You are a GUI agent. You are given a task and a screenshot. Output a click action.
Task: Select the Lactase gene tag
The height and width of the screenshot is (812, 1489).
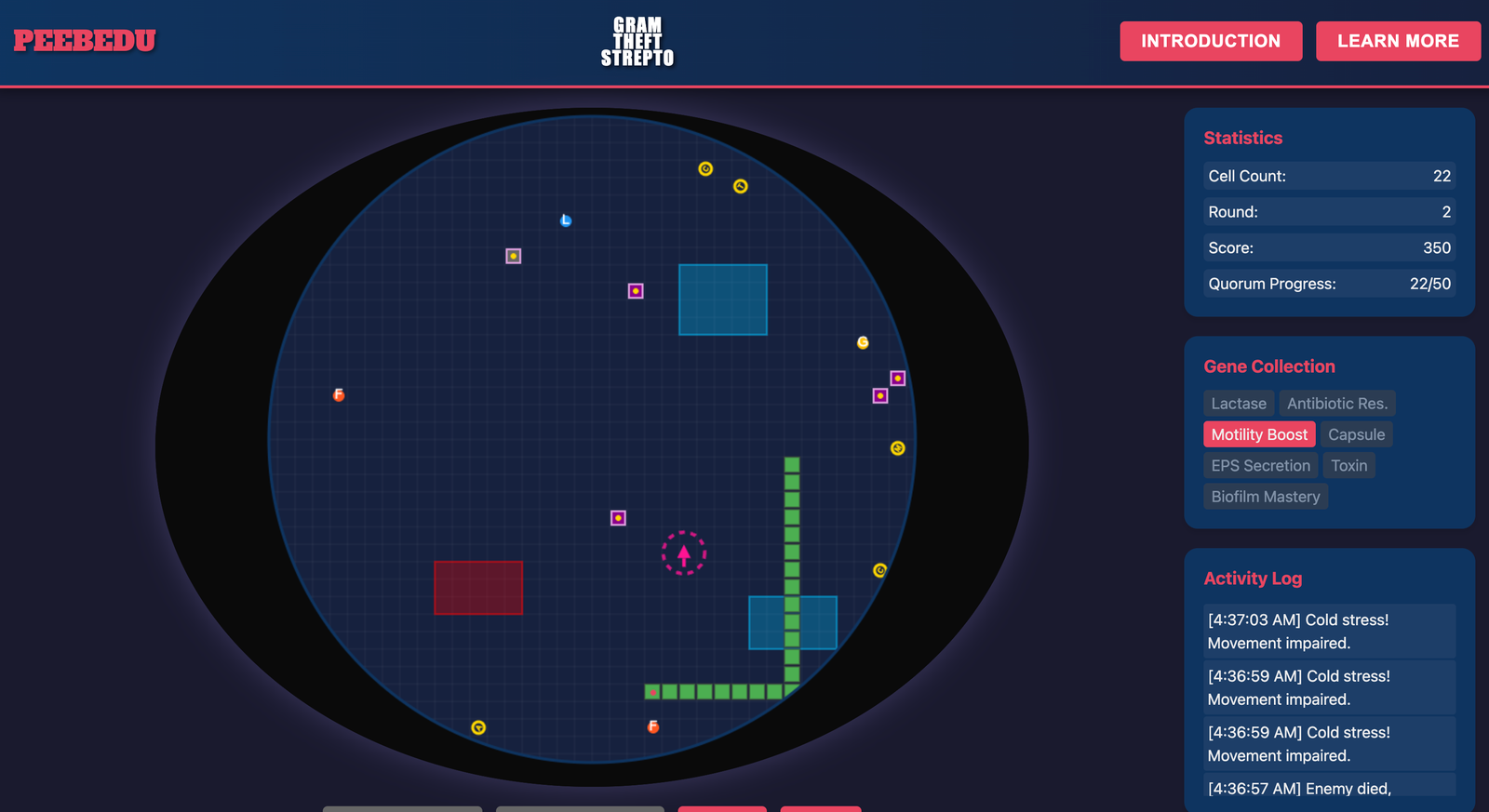[1238, 404]
